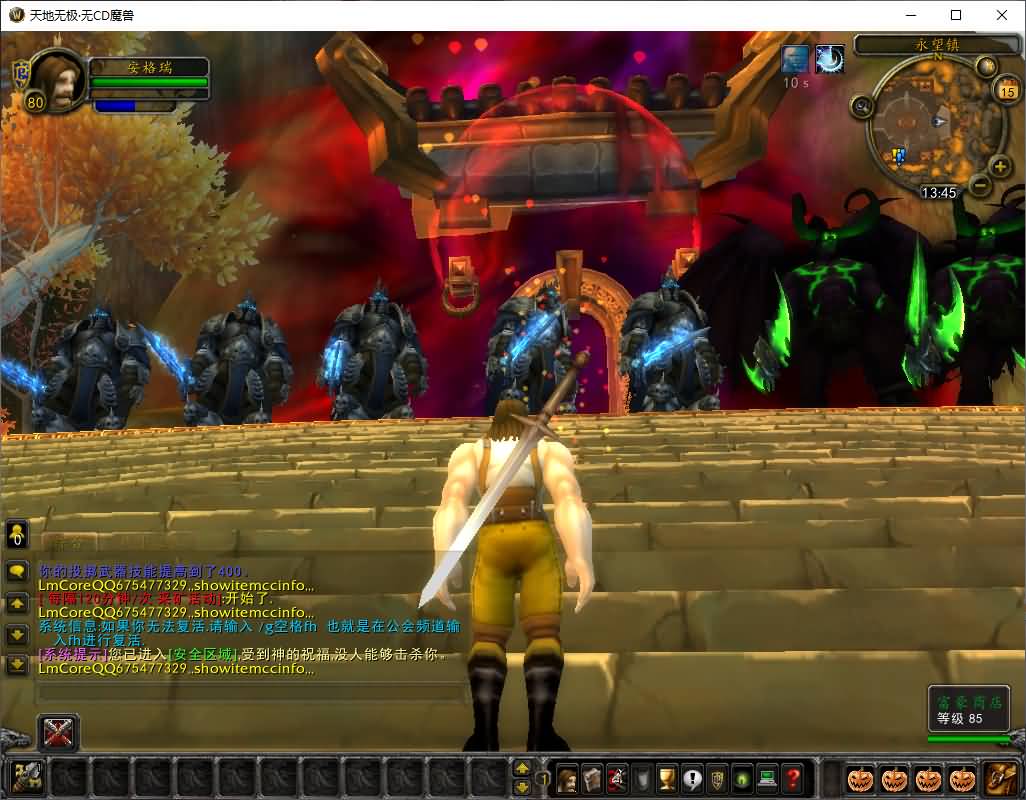Viewport: 1026px width, 800px height.
Task: Open the backpack bag slot
Action: click(x=1000, y=777)
